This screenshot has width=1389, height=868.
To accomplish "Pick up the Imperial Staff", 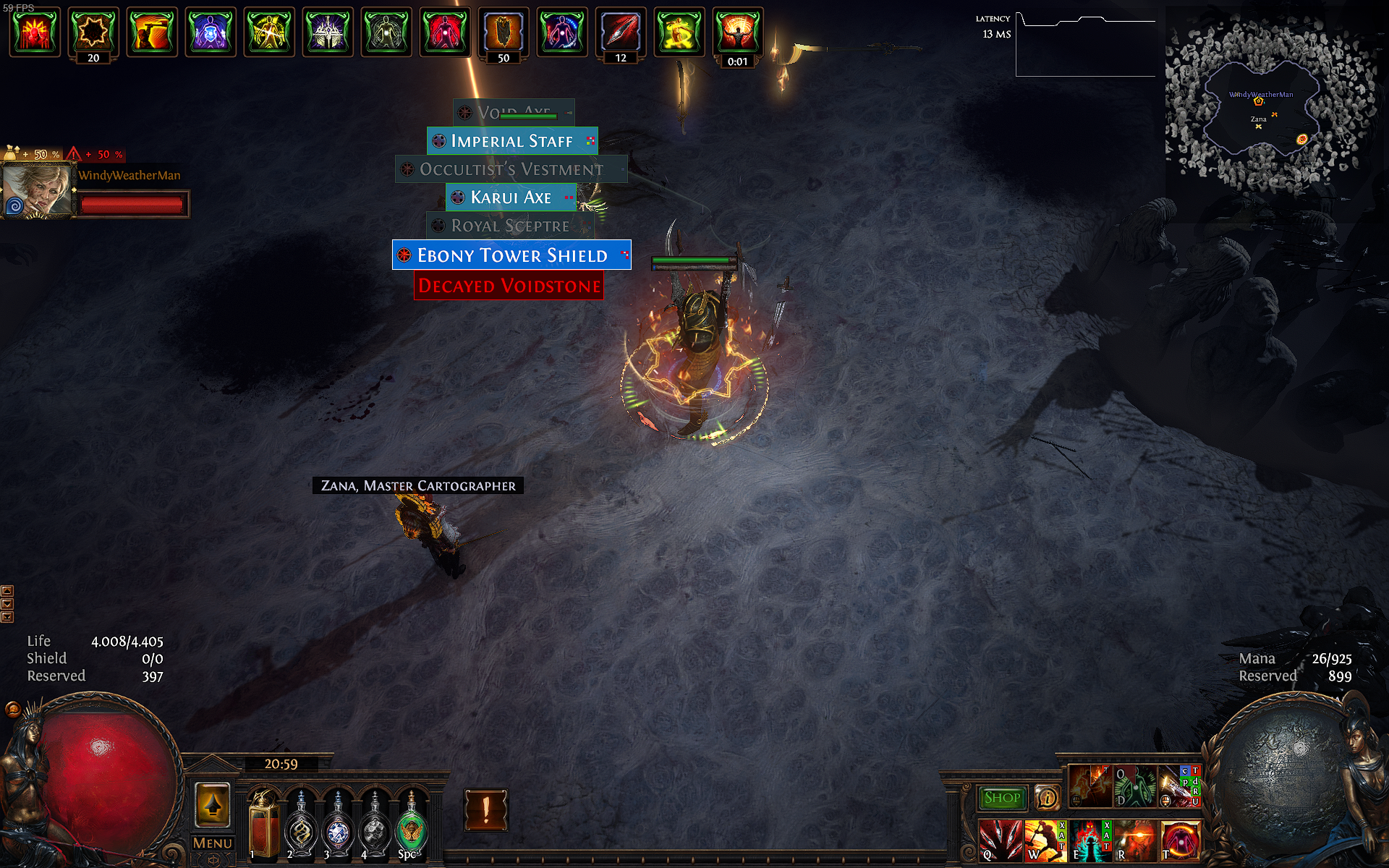I will [512, 141].
